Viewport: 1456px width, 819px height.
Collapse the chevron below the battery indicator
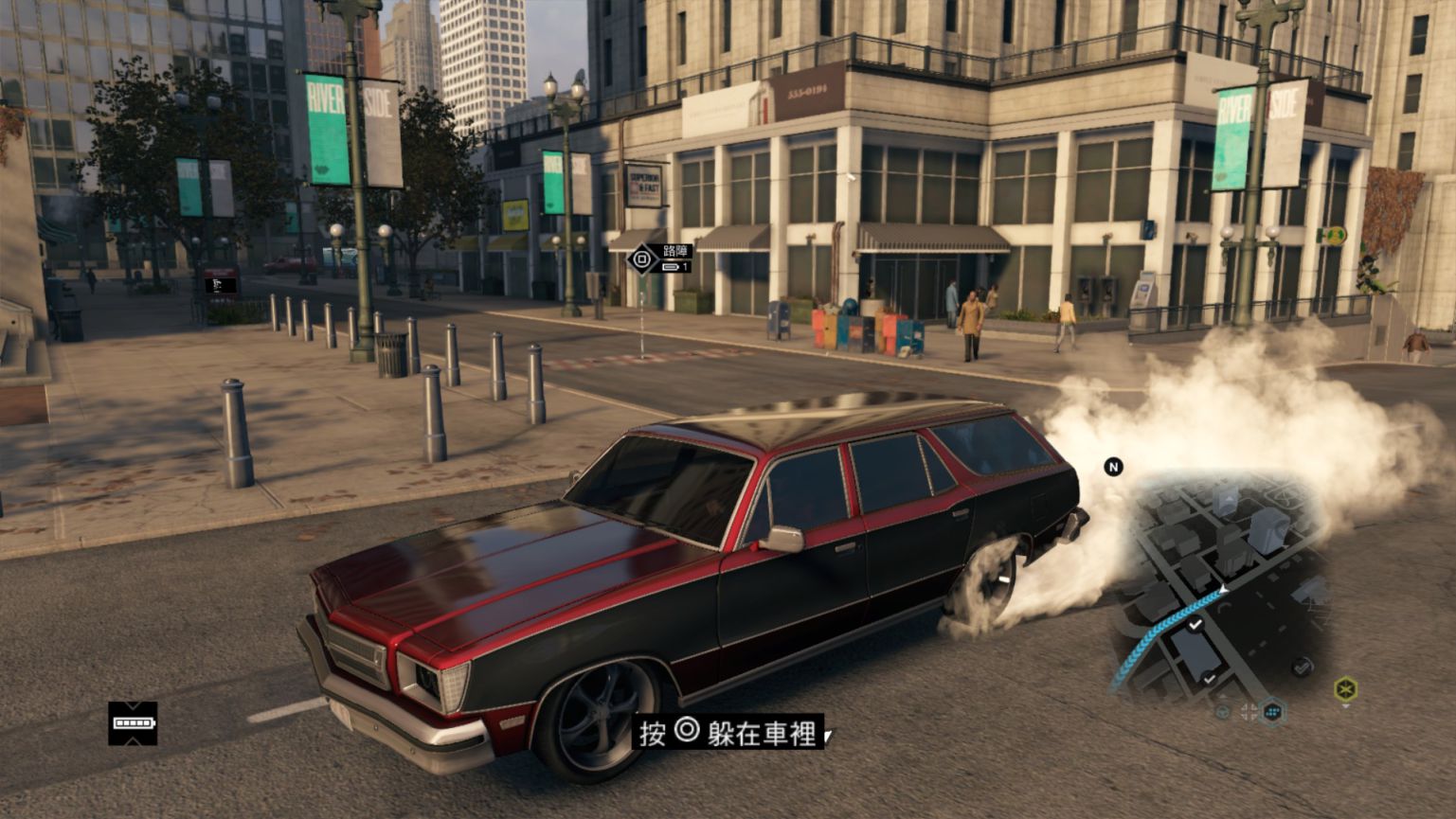[133, 741]
